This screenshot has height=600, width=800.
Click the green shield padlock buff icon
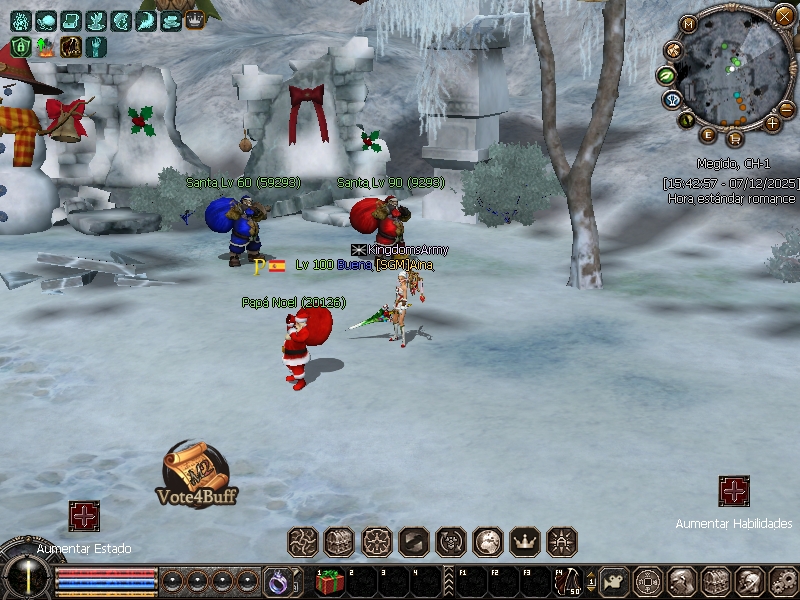(x=21, y=46)
